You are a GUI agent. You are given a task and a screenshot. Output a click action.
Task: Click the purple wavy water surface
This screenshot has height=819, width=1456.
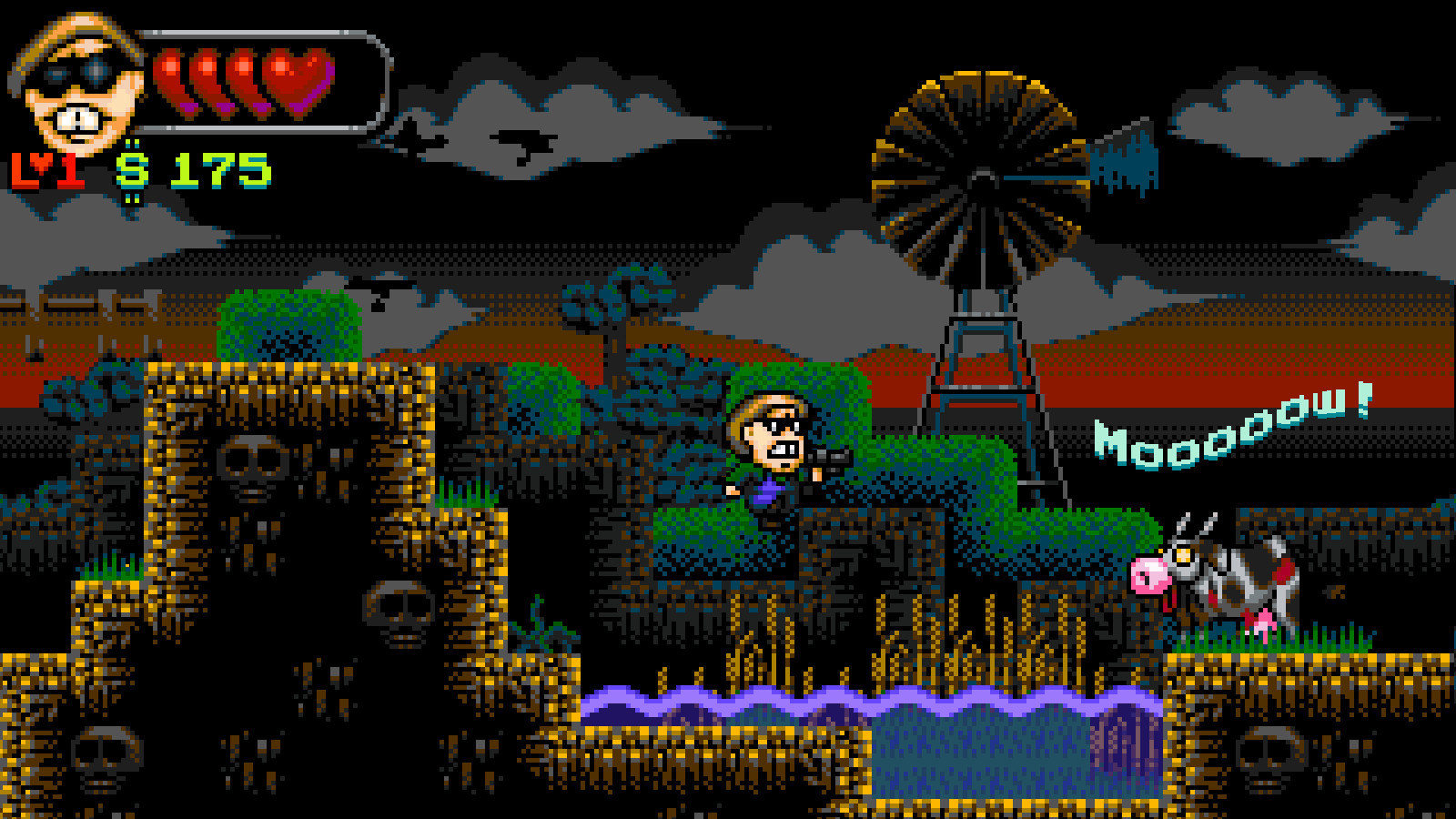(864, 701)
